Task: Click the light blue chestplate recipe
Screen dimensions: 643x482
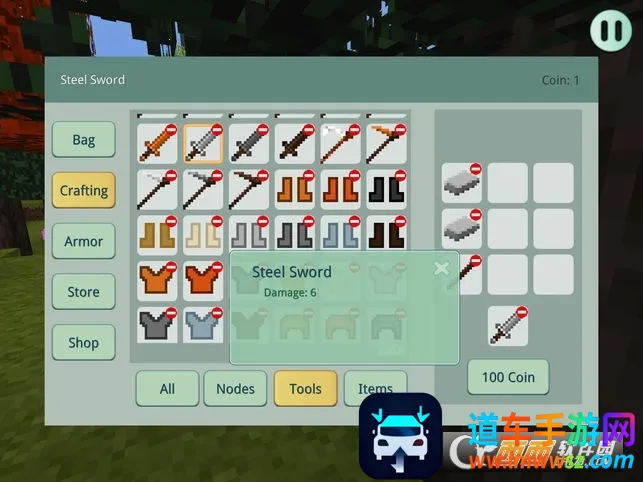Action: (203, 325)
